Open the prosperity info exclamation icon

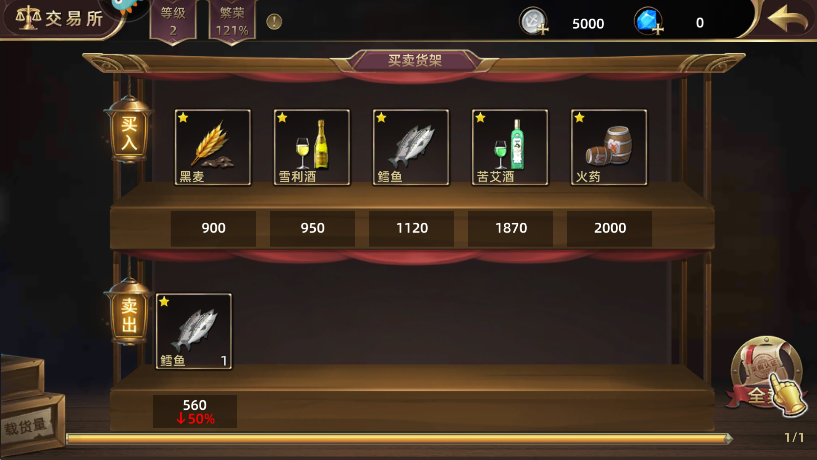274,22
